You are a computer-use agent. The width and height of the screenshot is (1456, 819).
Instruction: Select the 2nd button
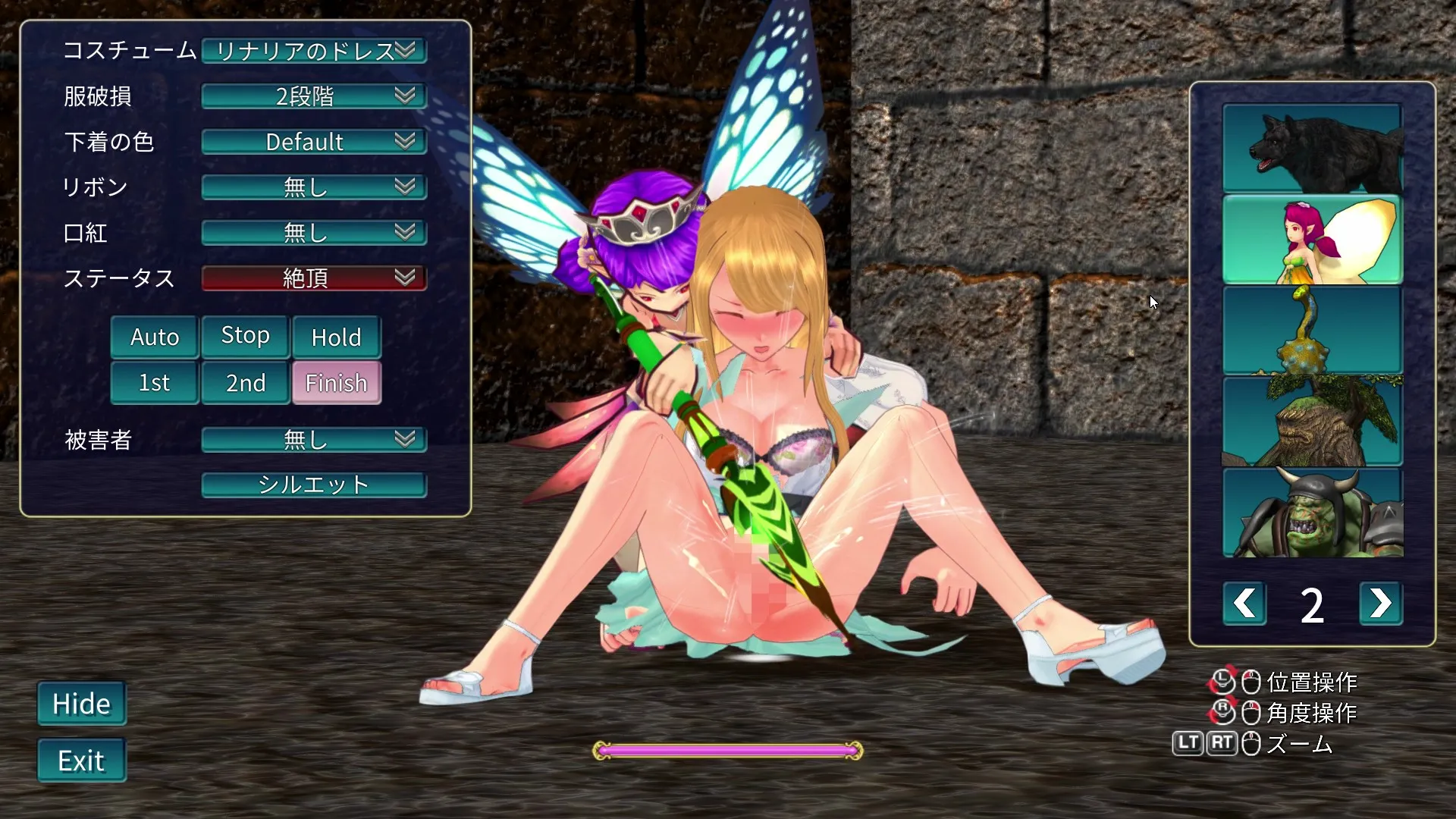tap(245, 383)
